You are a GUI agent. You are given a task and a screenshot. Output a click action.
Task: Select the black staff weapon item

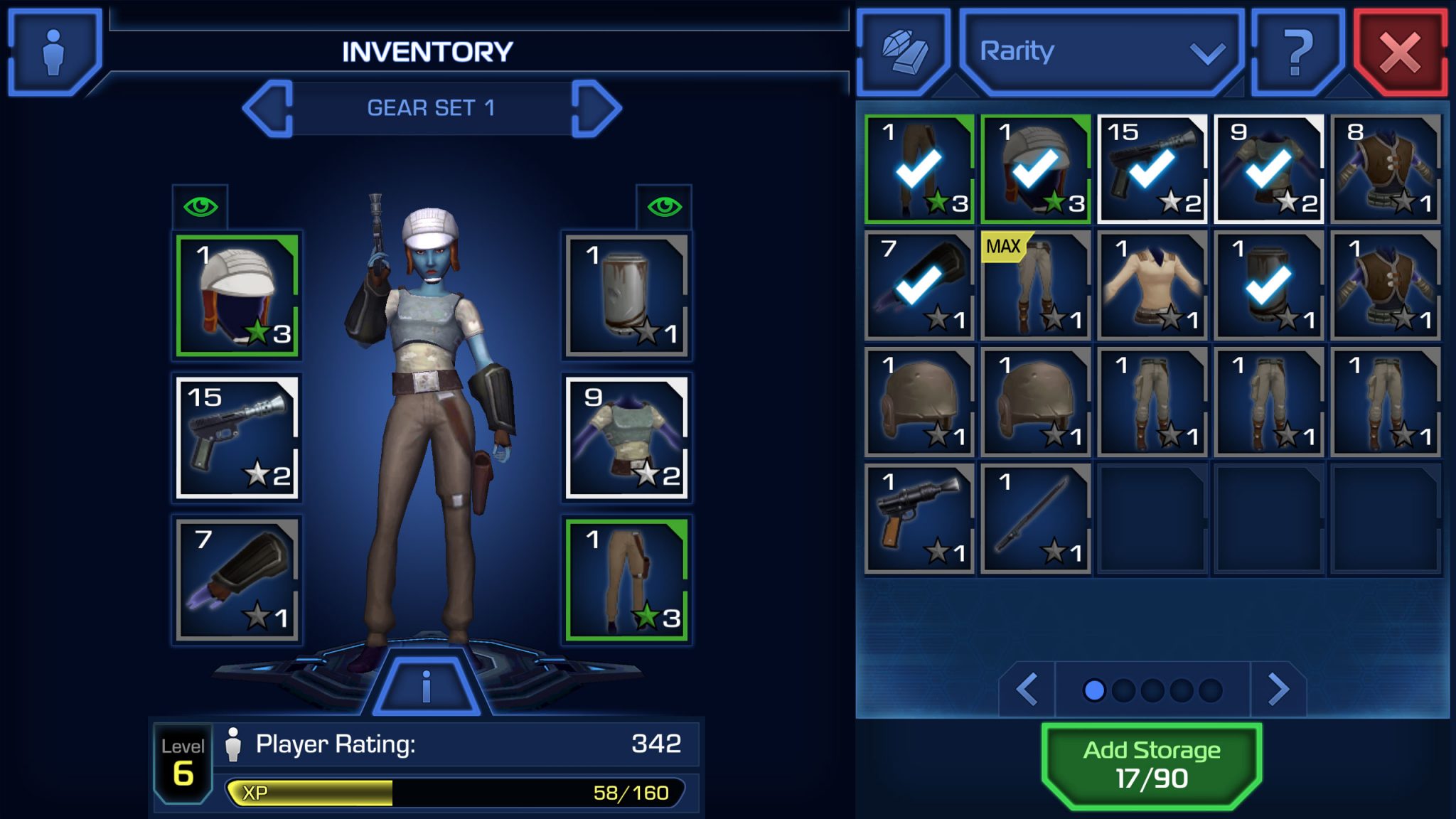pos(1035,519)
